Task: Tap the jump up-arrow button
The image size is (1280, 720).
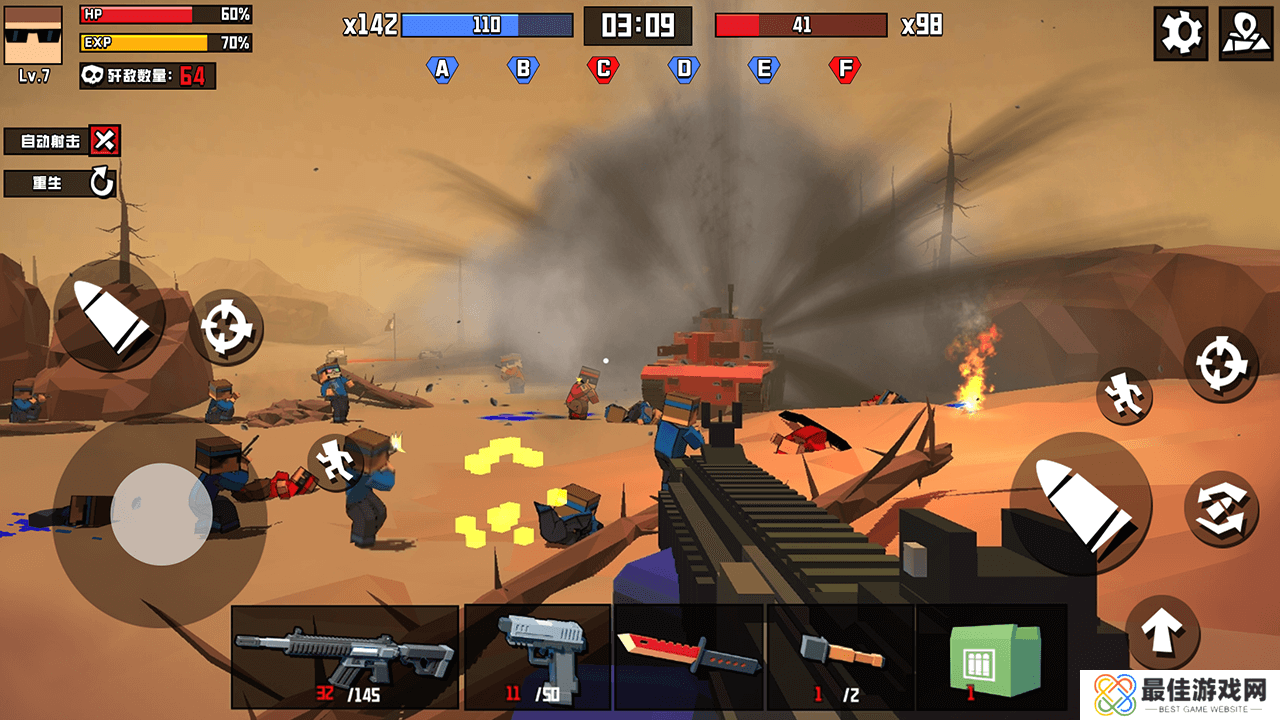Action: coord(1162,631)
